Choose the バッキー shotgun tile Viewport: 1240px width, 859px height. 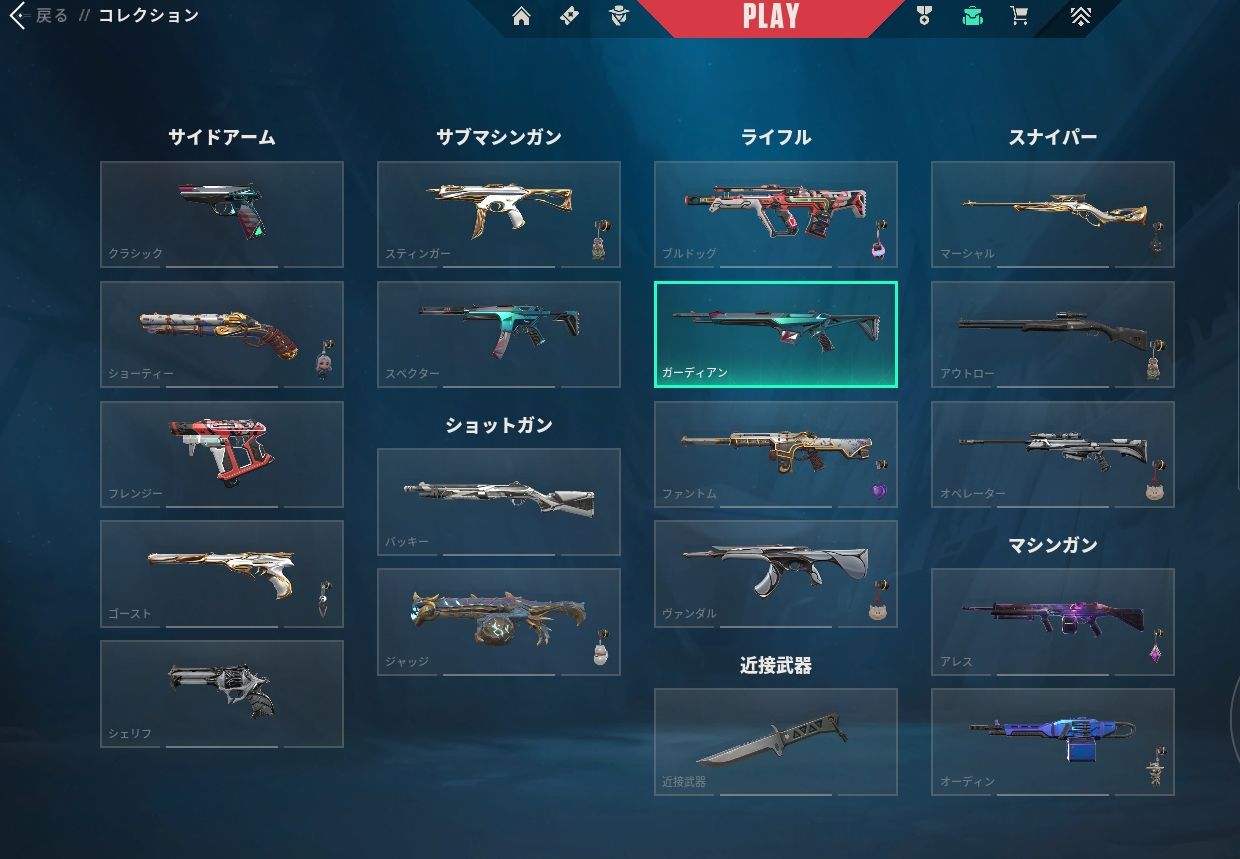click(498, 501)
